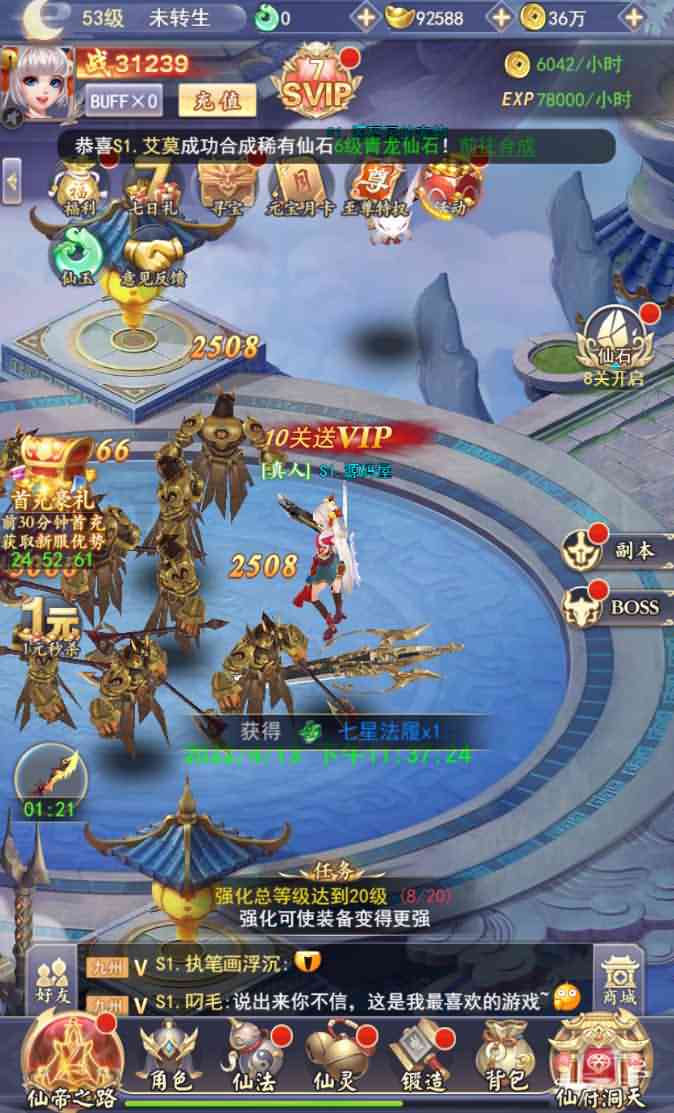Open the 充值 recharge button
674x1113 pixels.
(x=217, y=100)
